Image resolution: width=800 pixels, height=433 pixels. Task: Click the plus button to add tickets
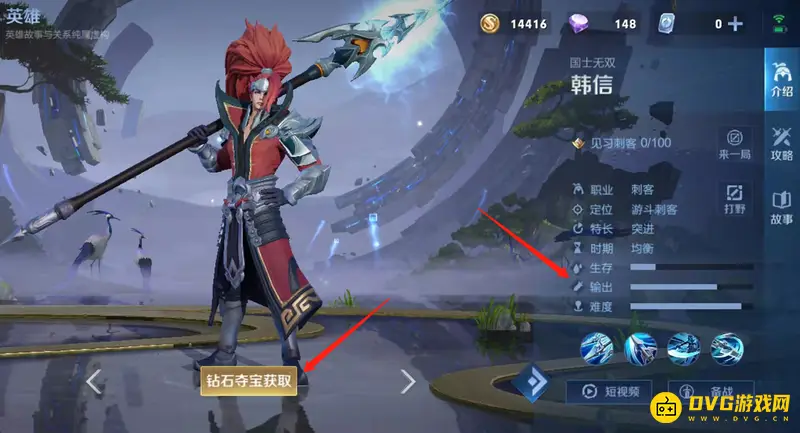736,24
